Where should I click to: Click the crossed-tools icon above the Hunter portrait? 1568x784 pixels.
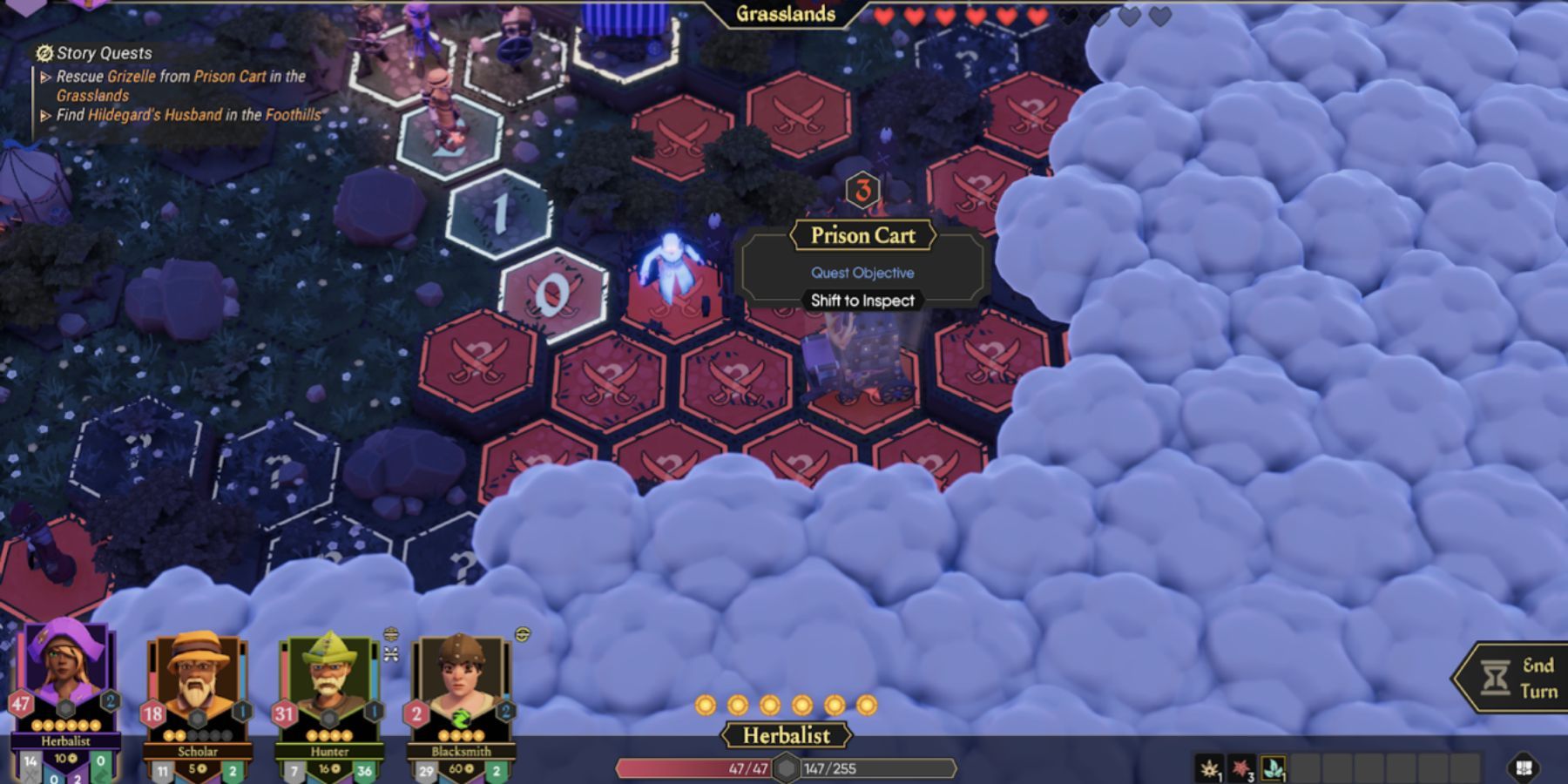tap(390, 654)
